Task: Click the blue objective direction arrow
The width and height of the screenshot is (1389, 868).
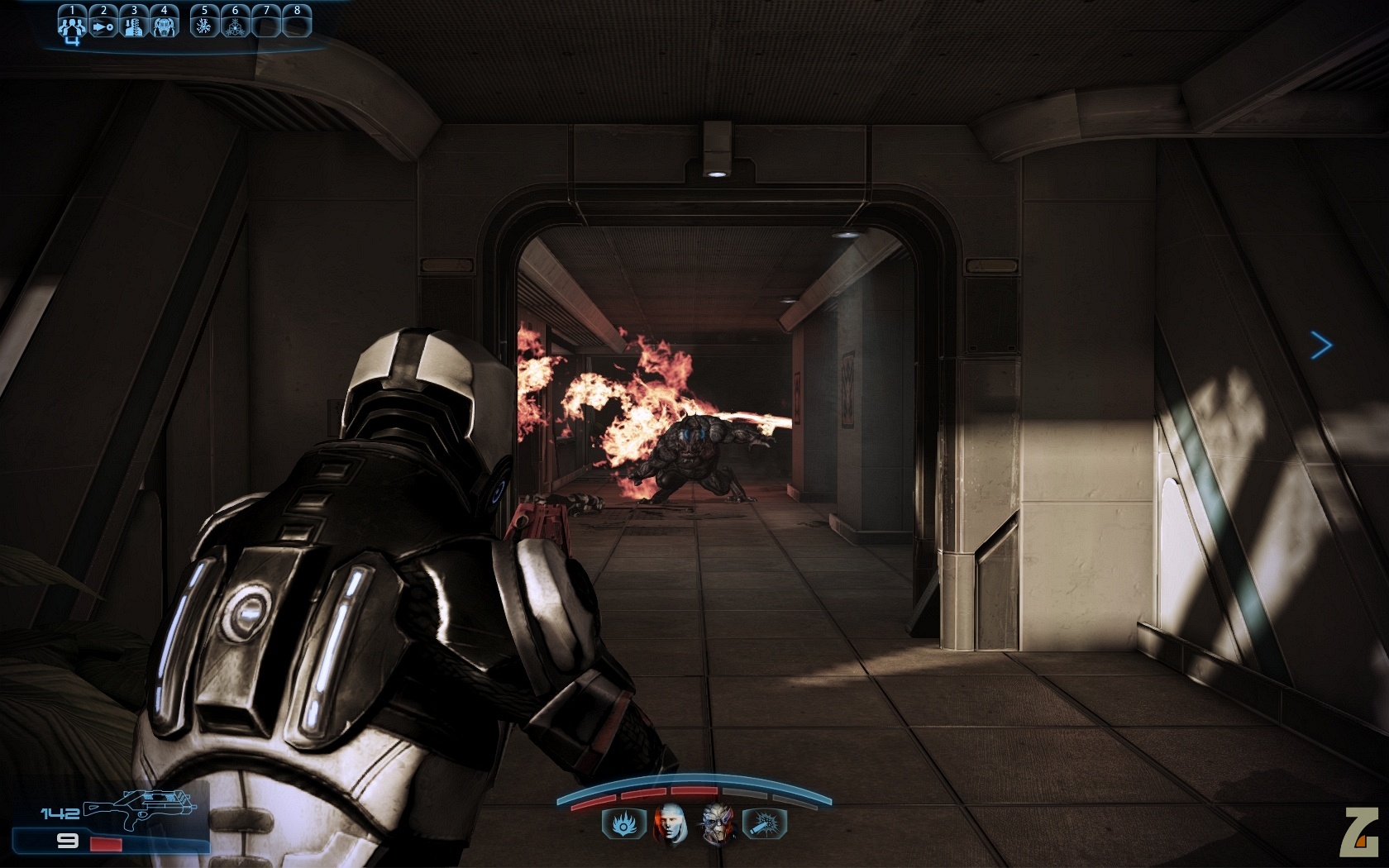Action: (x=1321, y=345)
